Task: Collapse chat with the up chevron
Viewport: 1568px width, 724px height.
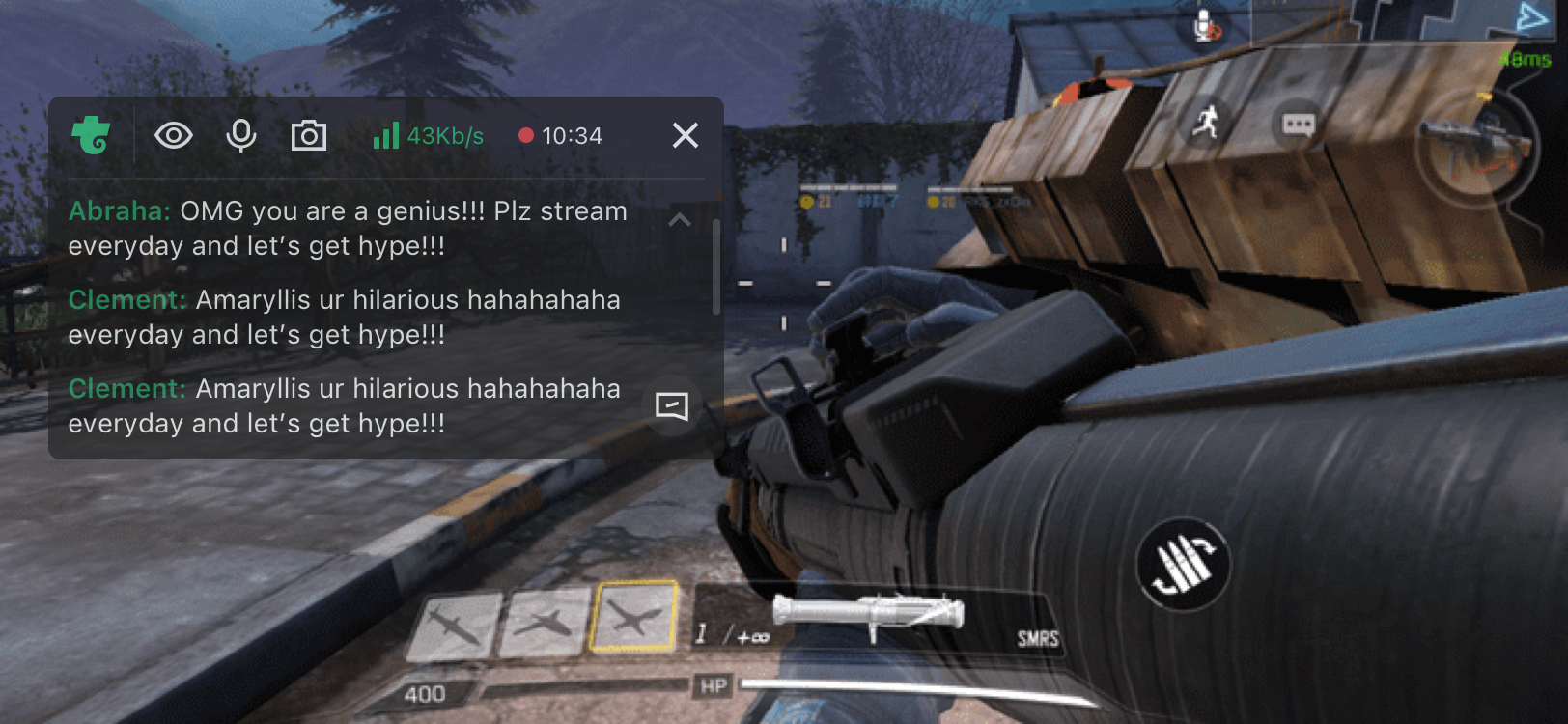Action: point(680,220)
